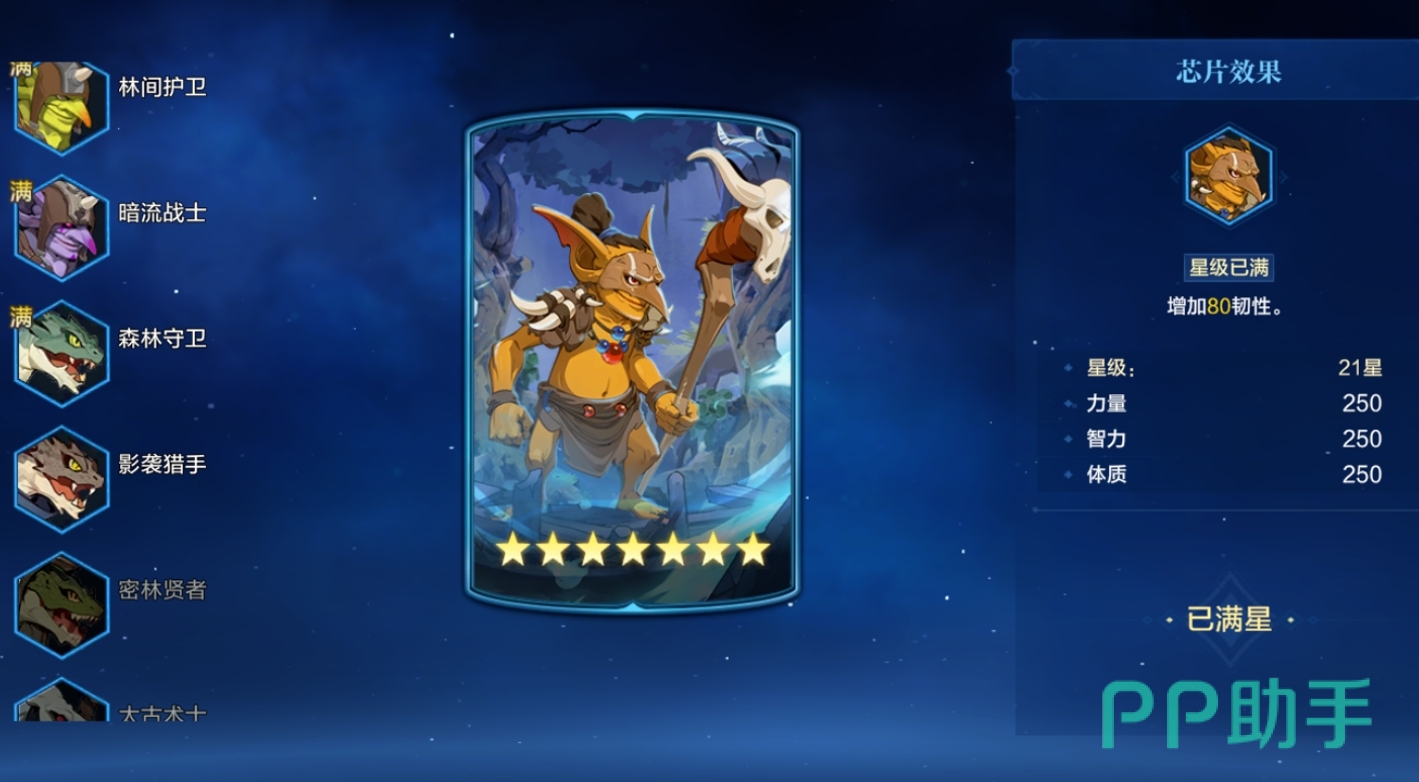Click the 已满星 button
1419x782 pixels.
[1229, 620]
